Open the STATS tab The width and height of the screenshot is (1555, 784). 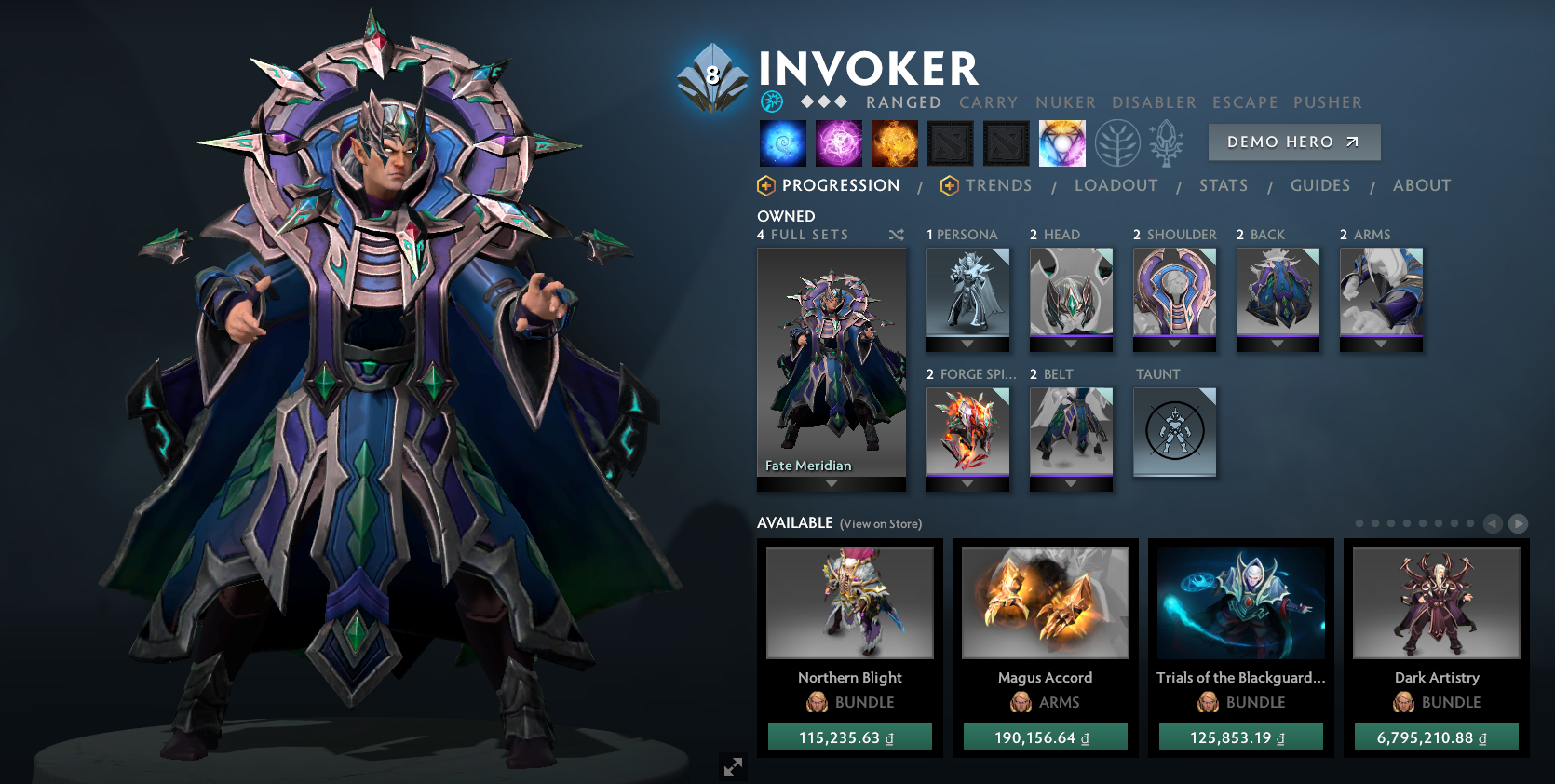1223,185
